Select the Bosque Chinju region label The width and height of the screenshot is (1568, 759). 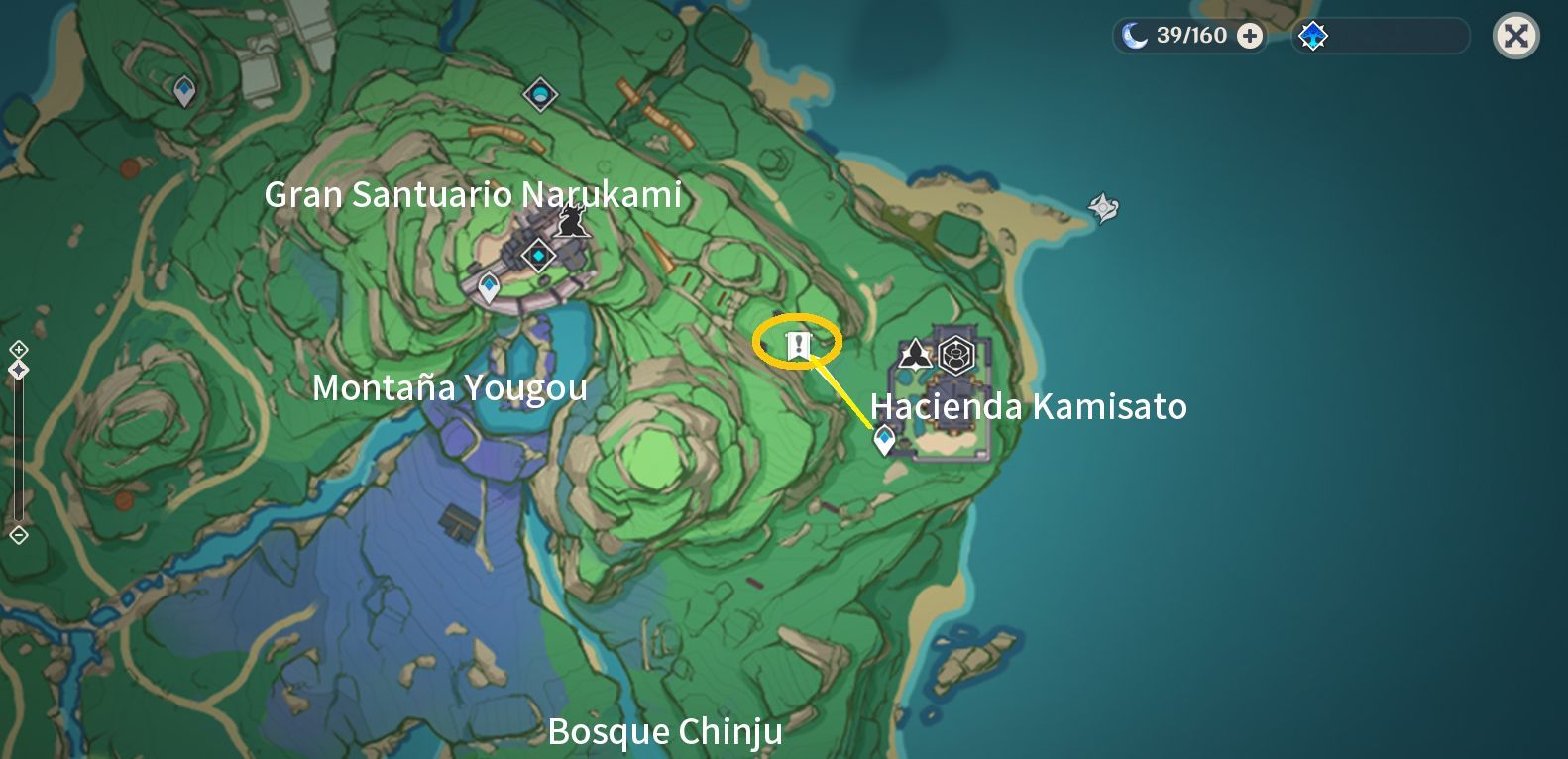[x=666, y=731]
